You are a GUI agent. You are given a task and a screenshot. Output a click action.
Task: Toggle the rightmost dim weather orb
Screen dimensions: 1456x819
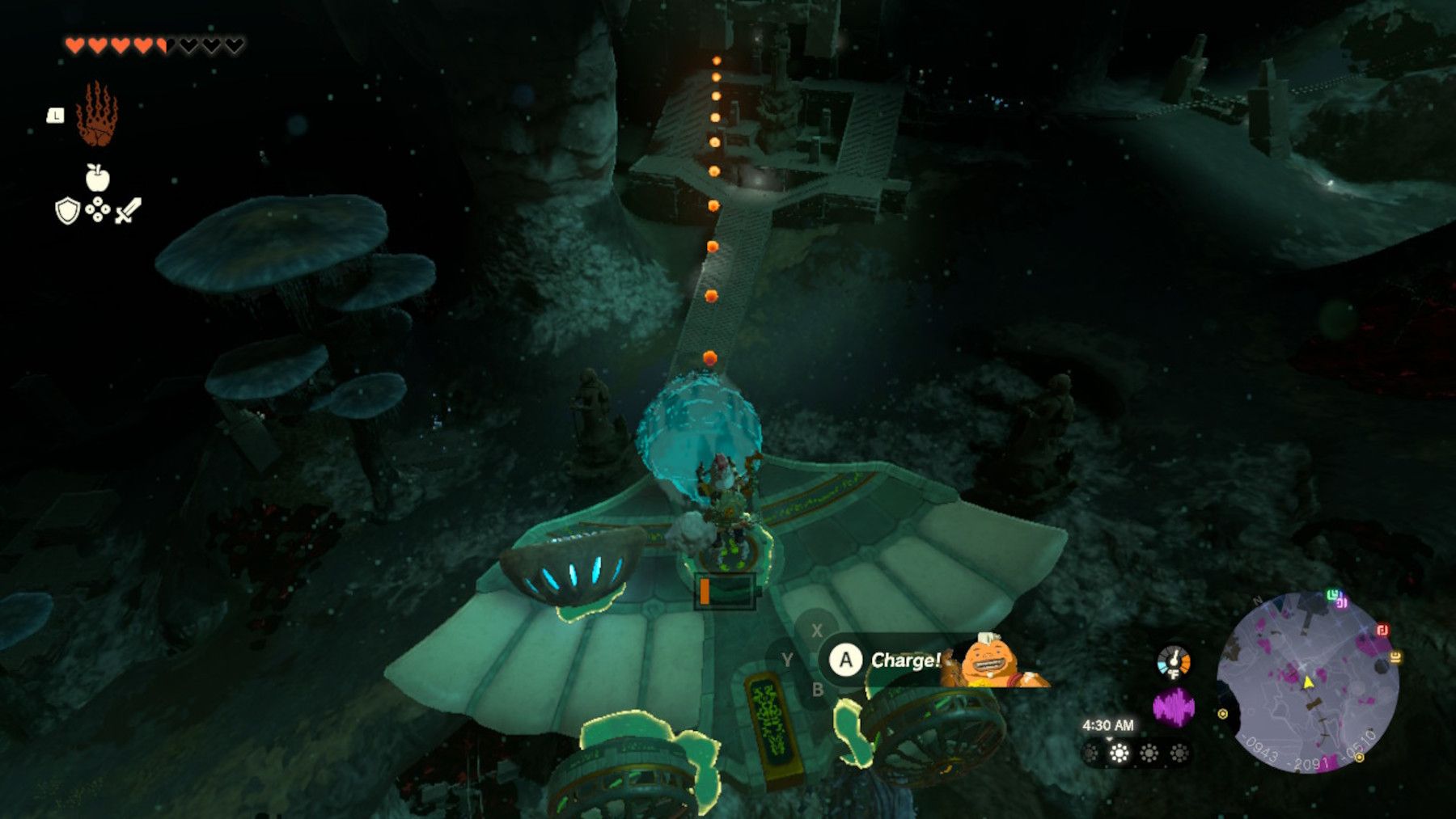coord(1179,752)
